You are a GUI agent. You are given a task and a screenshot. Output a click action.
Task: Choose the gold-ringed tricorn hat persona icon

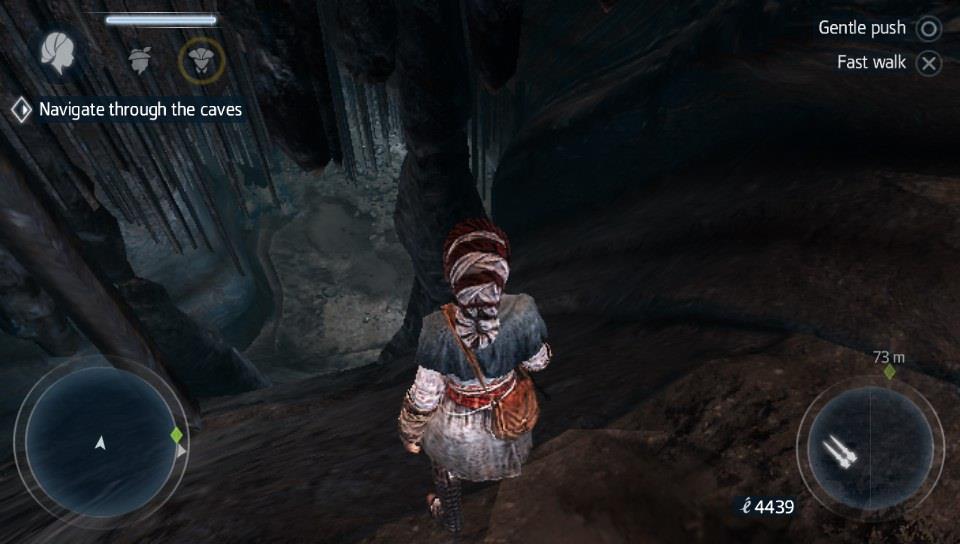pos(201,60)
